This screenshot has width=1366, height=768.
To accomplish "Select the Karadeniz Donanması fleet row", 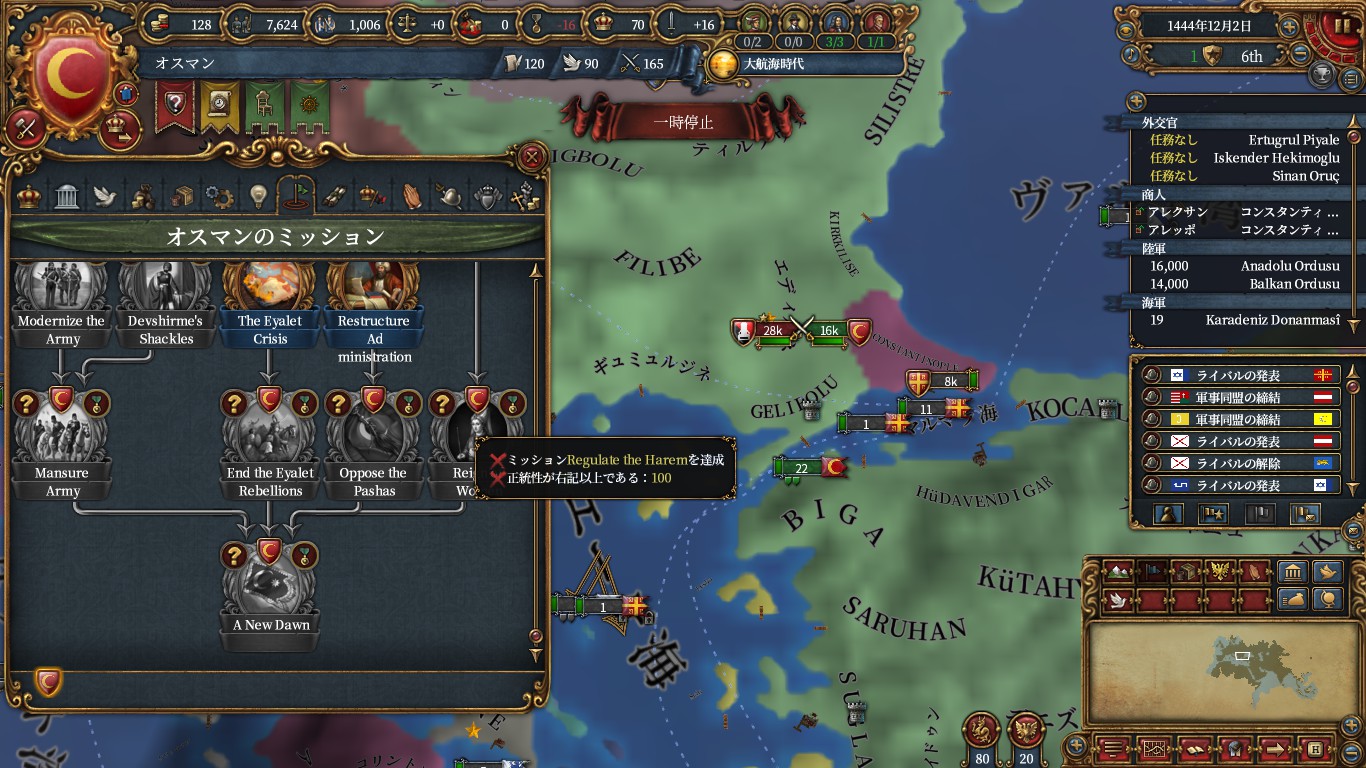I will tap(1240, 320).
